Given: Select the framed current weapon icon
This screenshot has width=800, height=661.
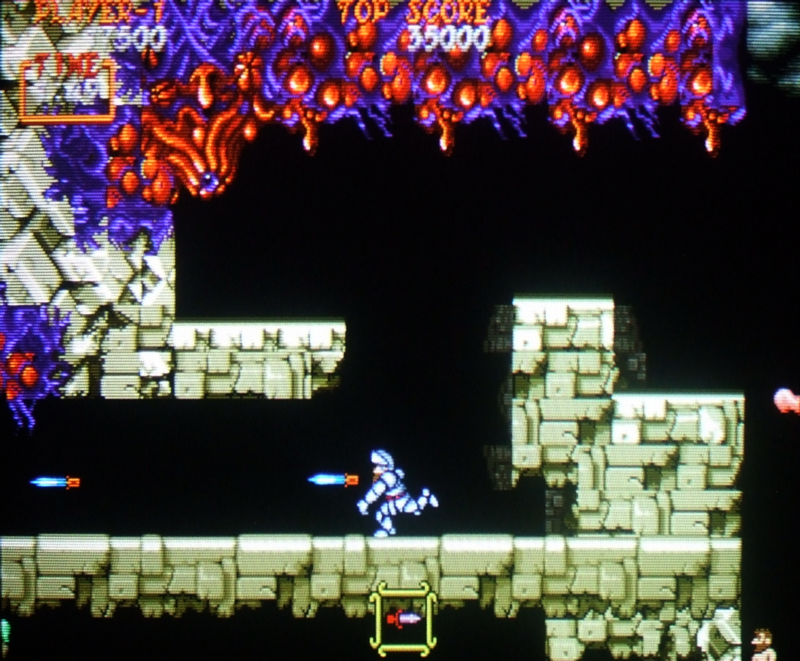Looking at the screenshot, I should point(403,618).
